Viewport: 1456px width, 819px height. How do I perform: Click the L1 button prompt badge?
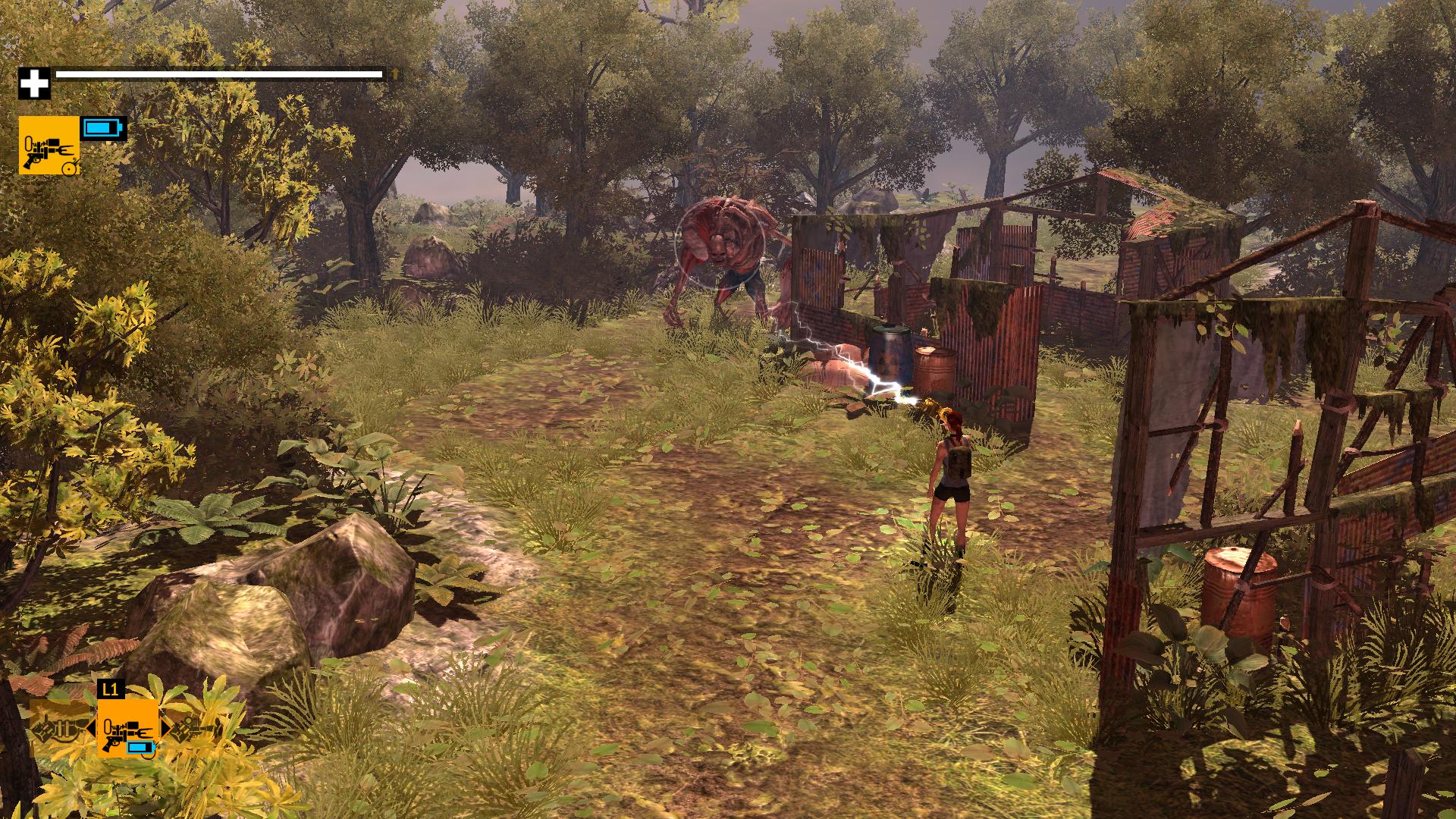tap(111, 690)
